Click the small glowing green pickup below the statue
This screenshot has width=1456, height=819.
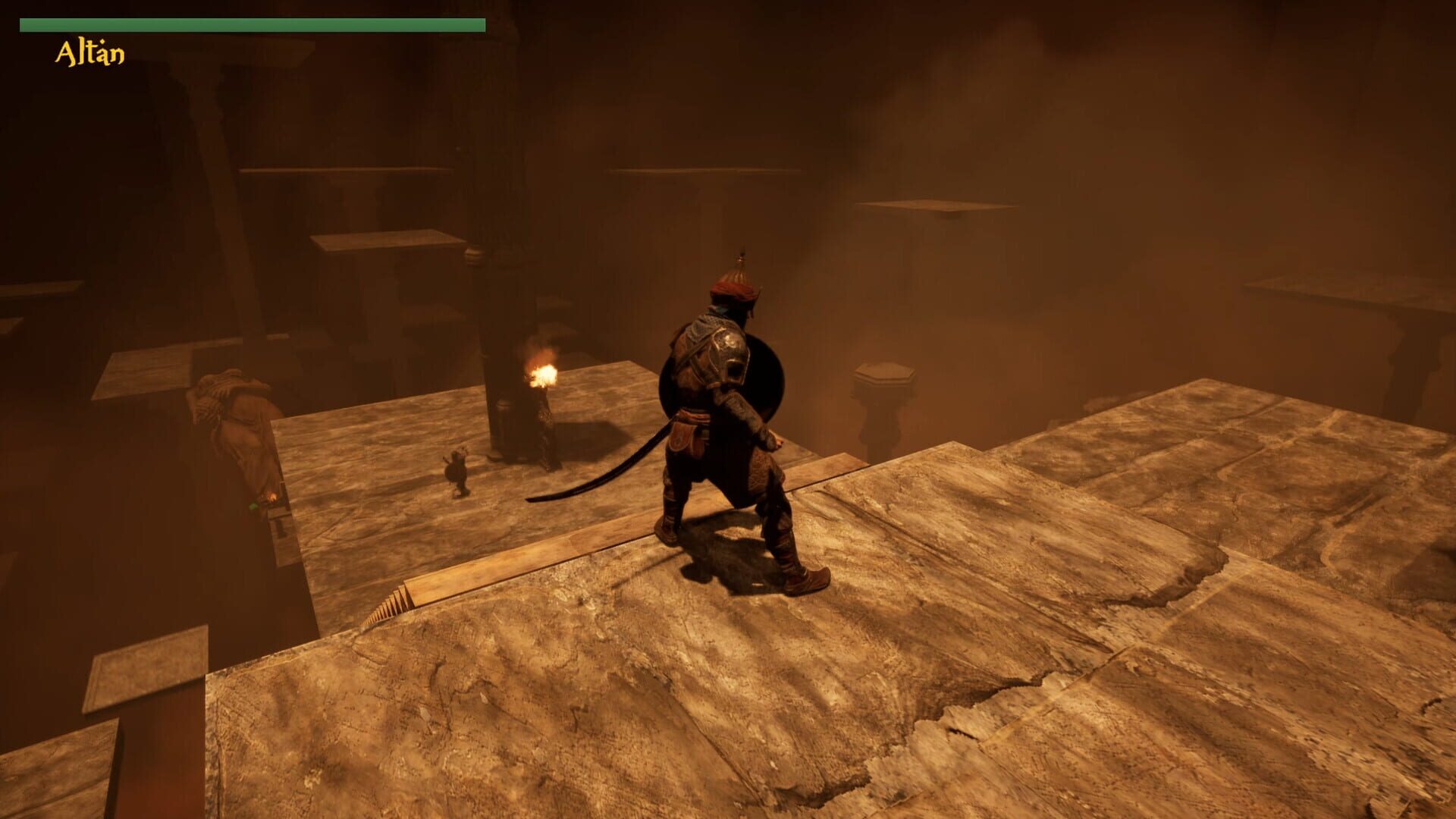pos(253,507)
